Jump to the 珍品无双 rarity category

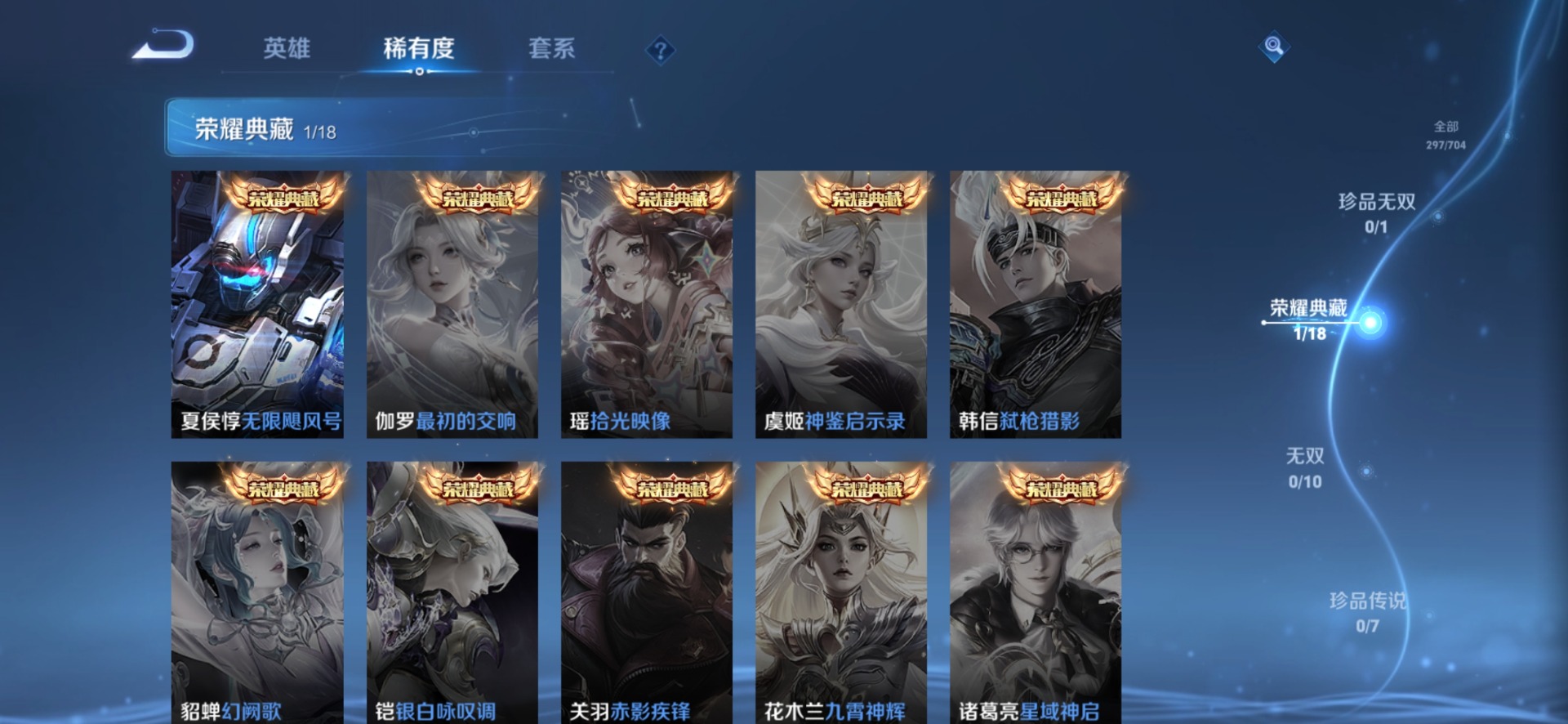coord(1376,212)
